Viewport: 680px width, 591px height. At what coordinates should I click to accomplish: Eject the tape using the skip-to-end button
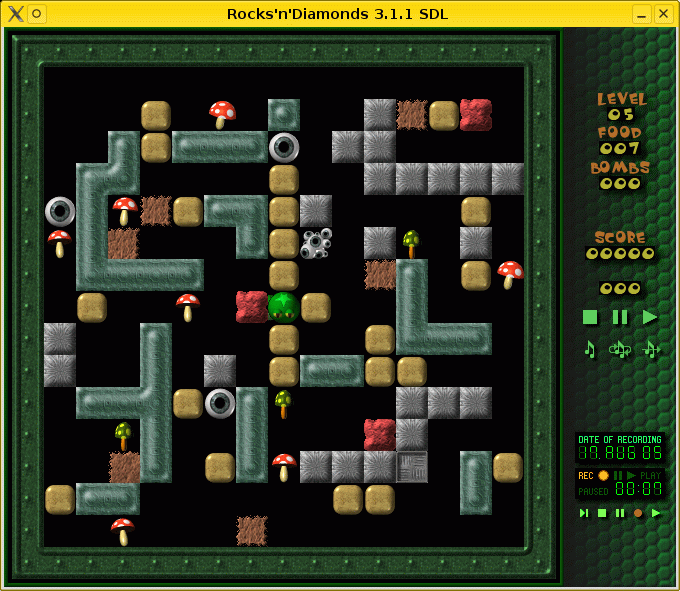coord(583,513)
